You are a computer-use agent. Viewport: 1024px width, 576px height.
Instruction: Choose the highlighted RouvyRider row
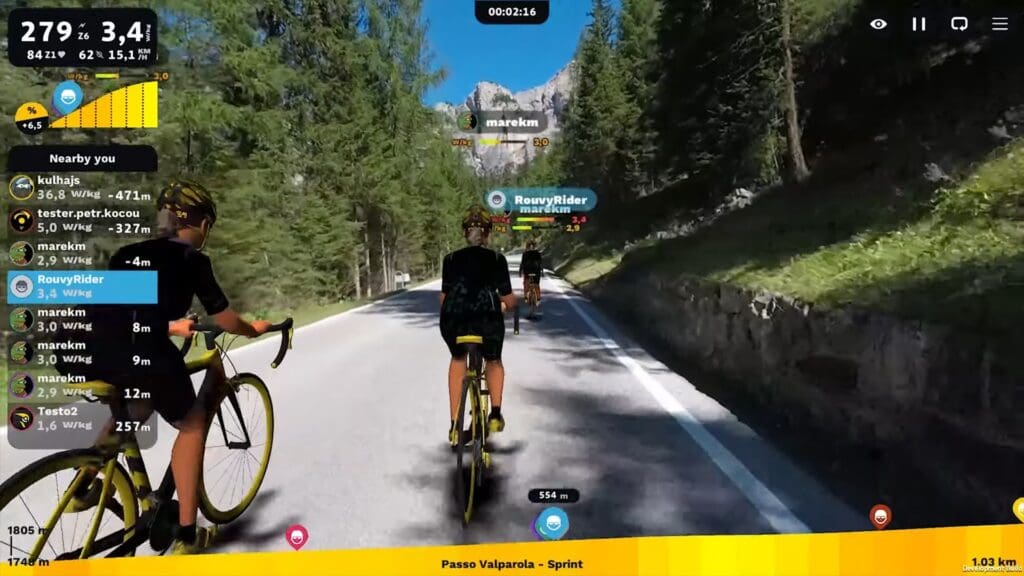(x=82, y=286)
